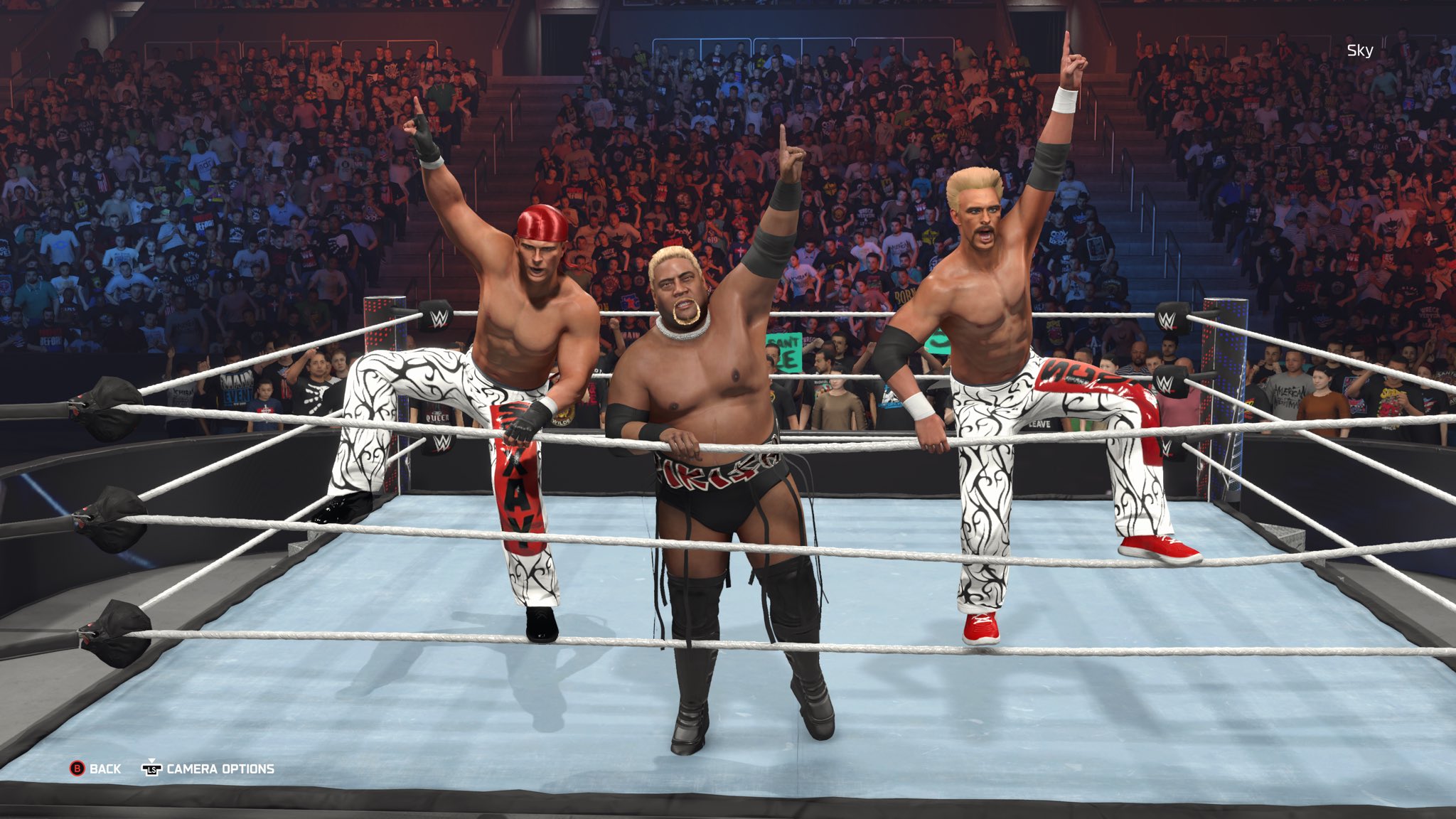Open Camera Options
The height and width of the screenshot is (819, 1456).
[208, 769]
